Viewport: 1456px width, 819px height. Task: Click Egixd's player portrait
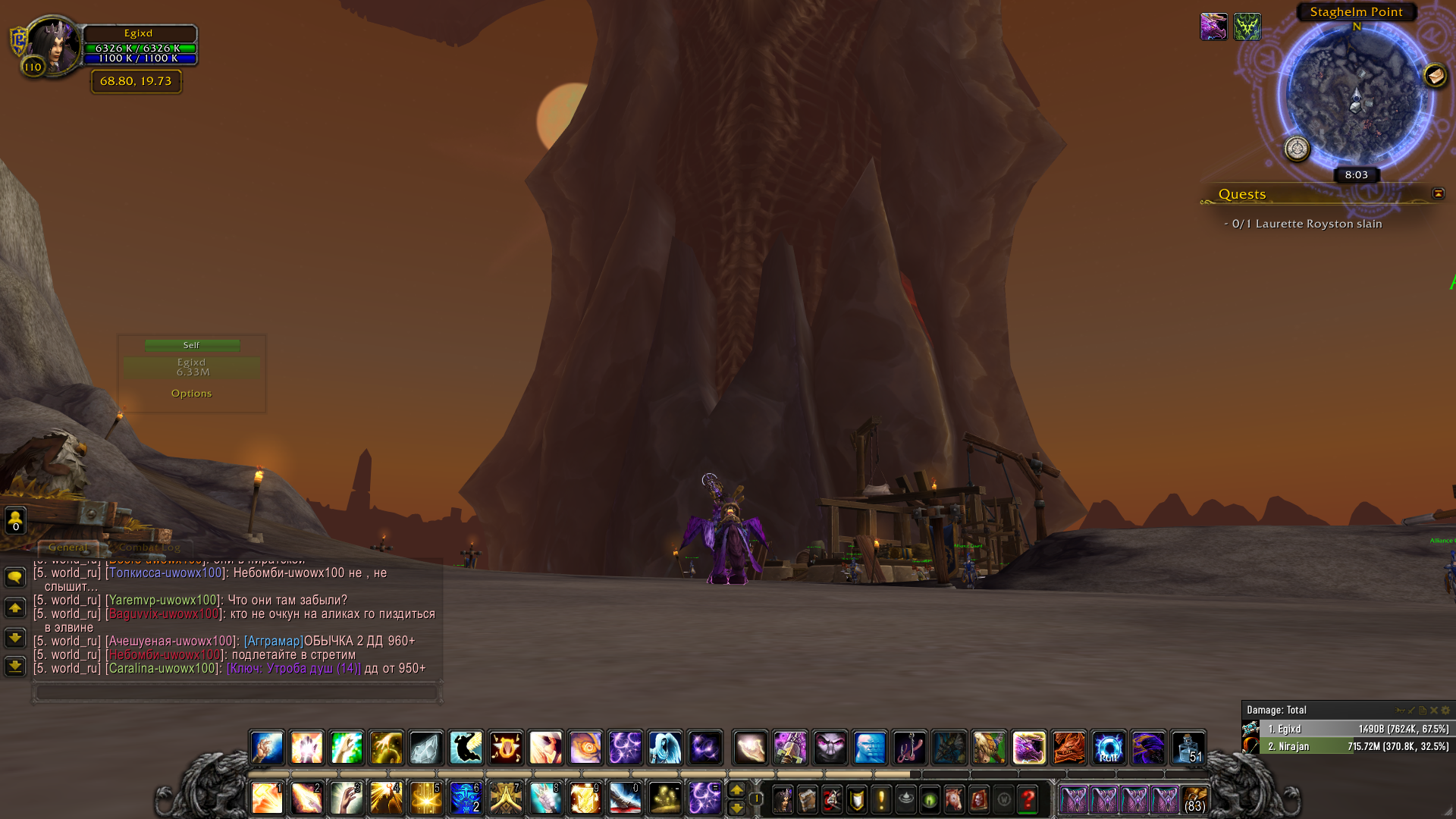53,45
